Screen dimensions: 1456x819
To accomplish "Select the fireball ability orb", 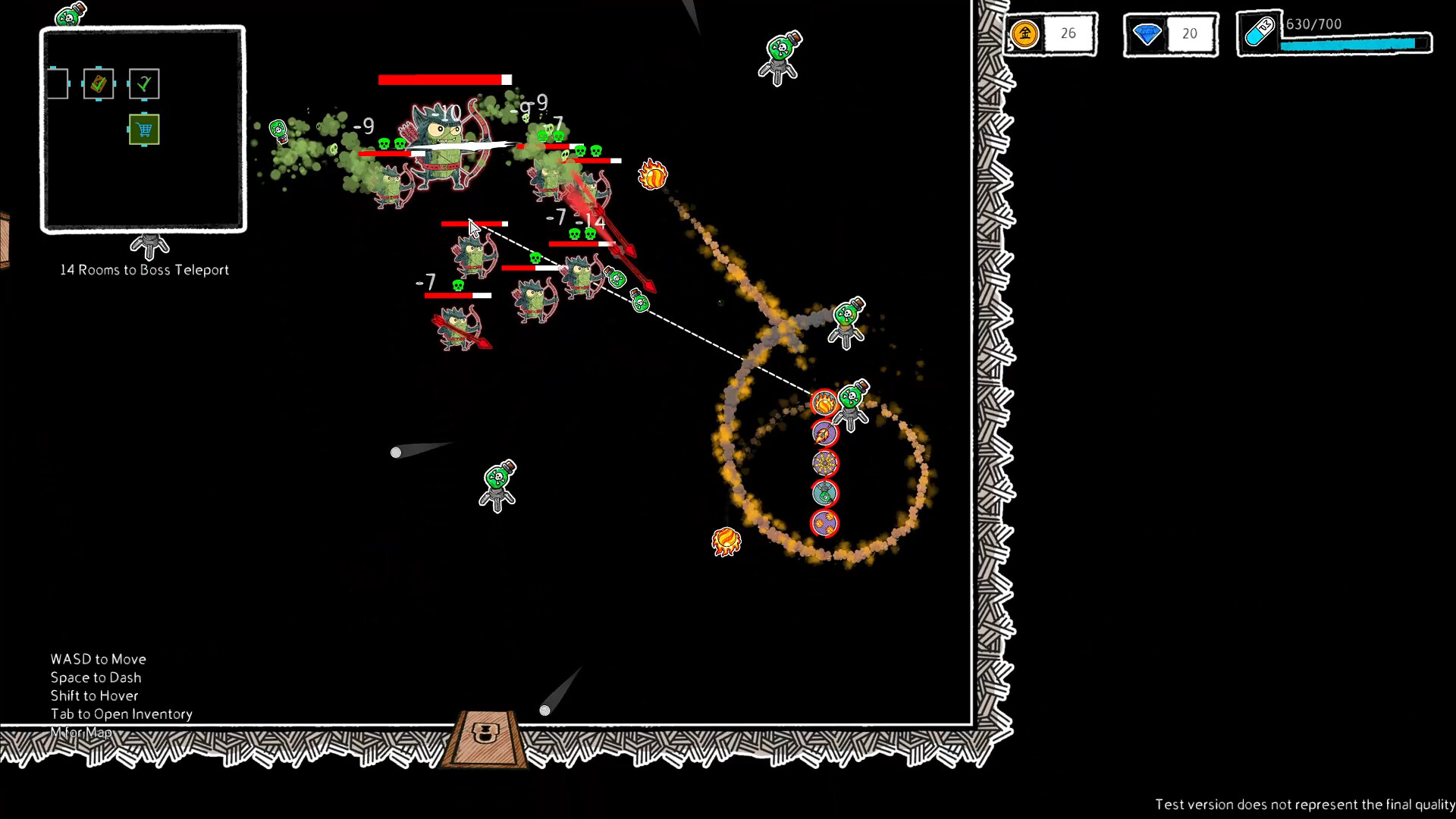I will [x=824, y=404].
